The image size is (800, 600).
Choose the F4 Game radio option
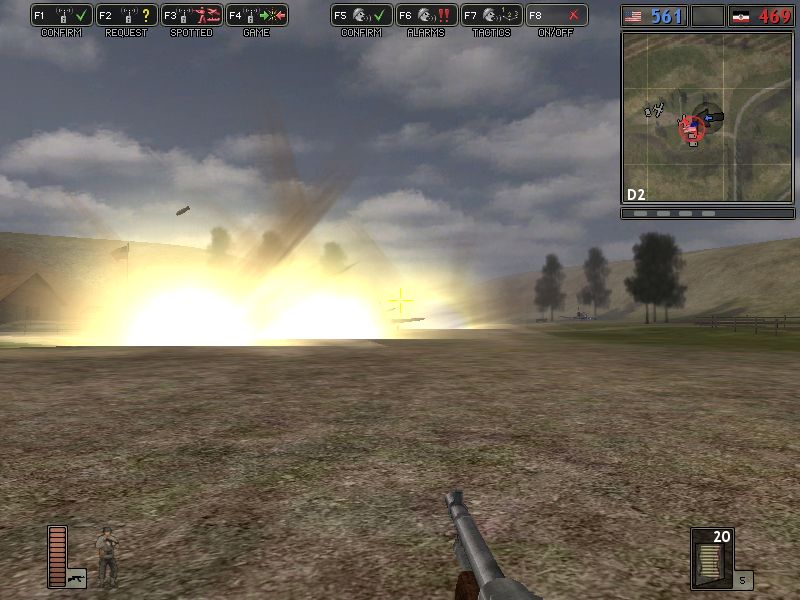[x=256, y=16]
